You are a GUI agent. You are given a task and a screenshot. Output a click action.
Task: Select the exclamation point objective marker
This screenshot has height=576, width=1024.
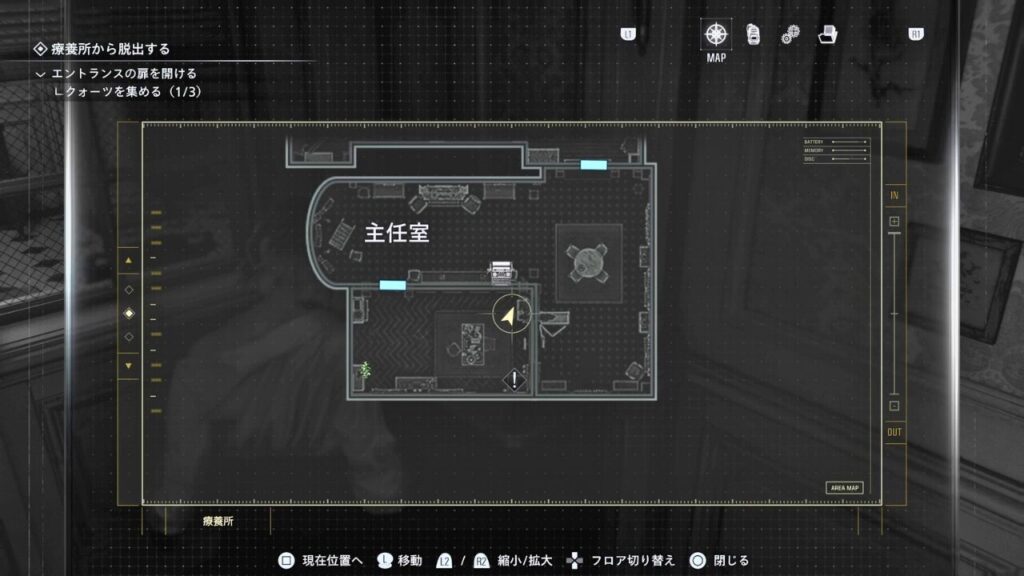(x=515, y=380)
